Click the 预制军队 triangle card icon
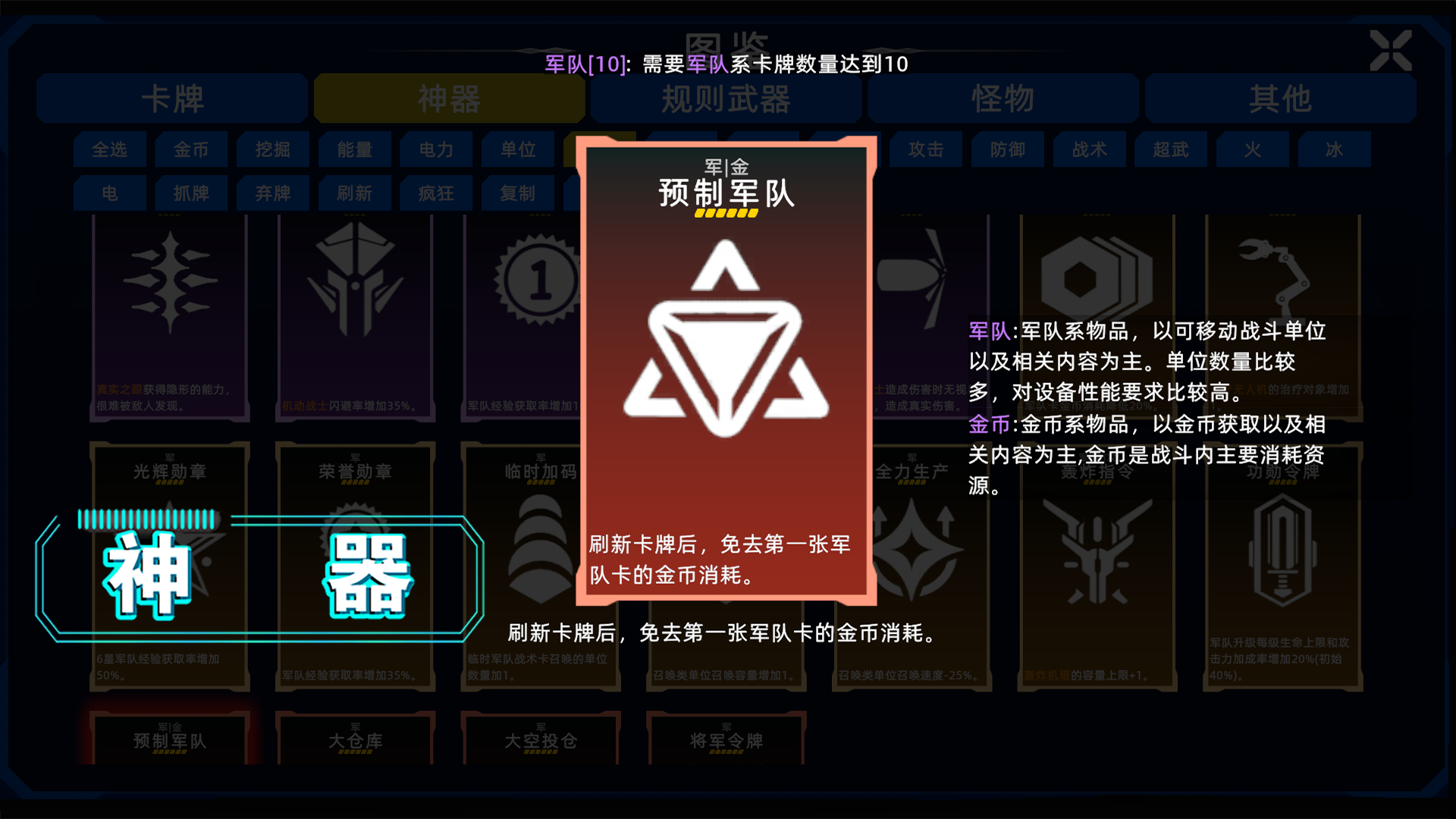 point(726,337)
